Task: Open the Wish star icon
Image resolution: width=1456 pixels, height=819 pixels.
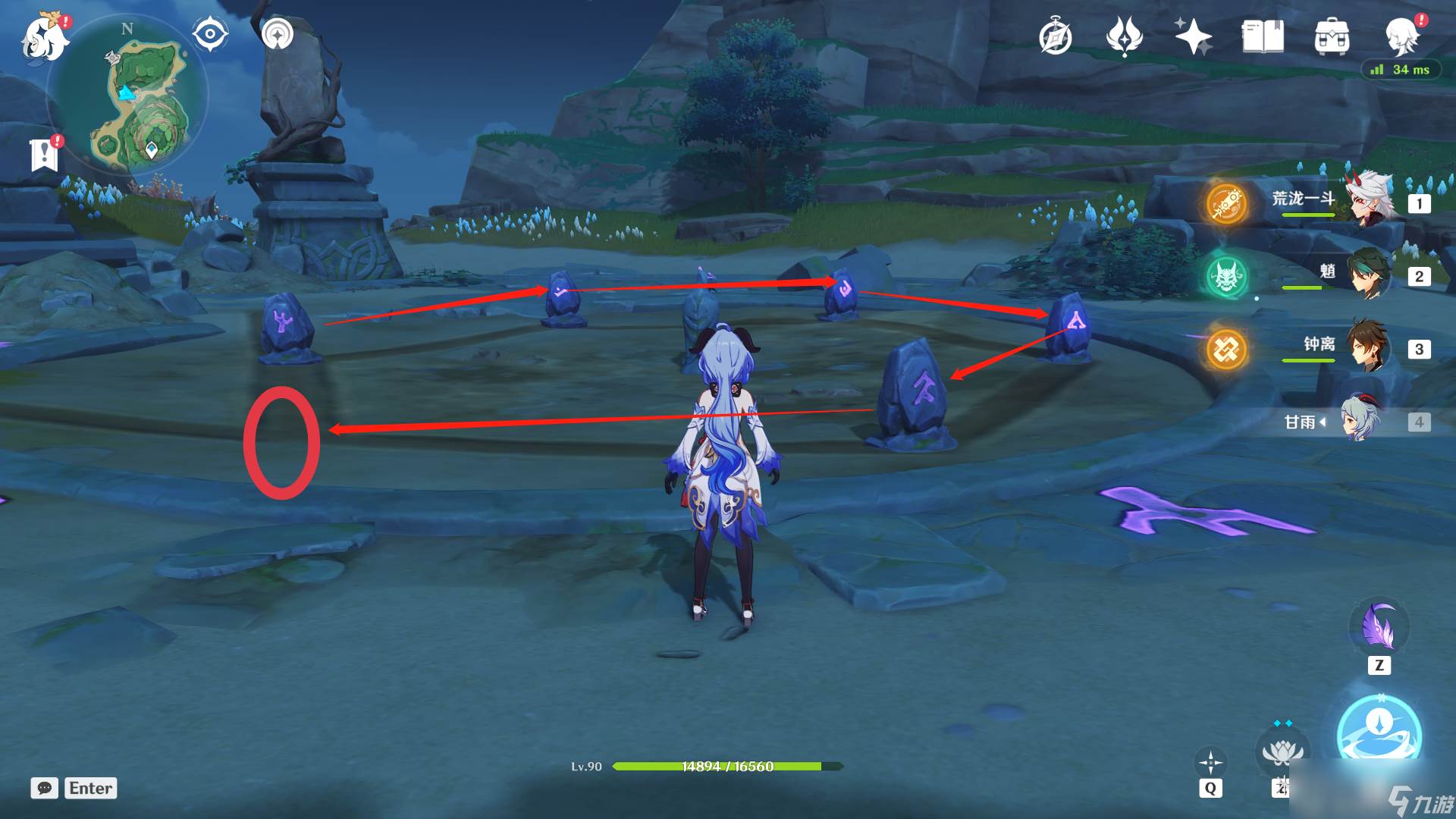Action: 1193,36
